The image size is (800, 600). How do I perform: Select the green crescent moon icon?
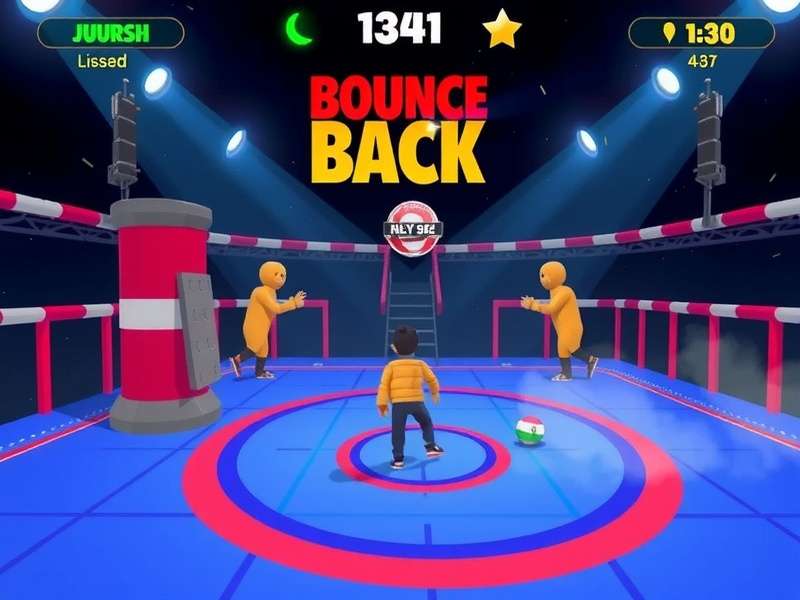coord(299,28)
